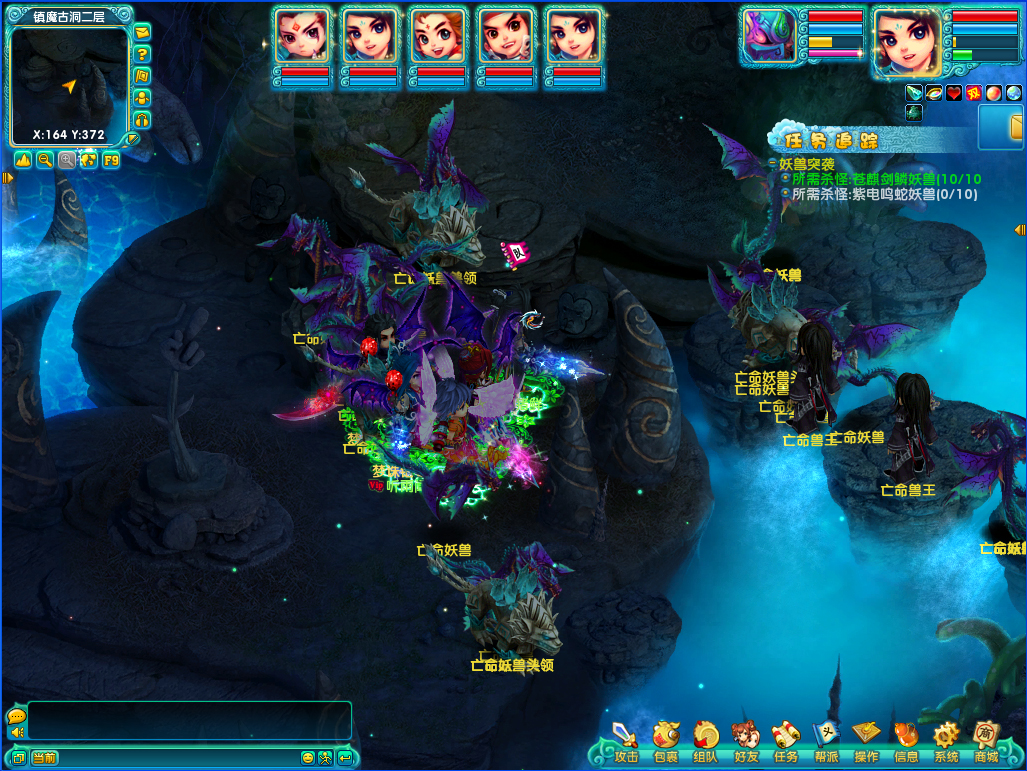
Task: Open the 组队 team menu
Action: click(706, 739)
